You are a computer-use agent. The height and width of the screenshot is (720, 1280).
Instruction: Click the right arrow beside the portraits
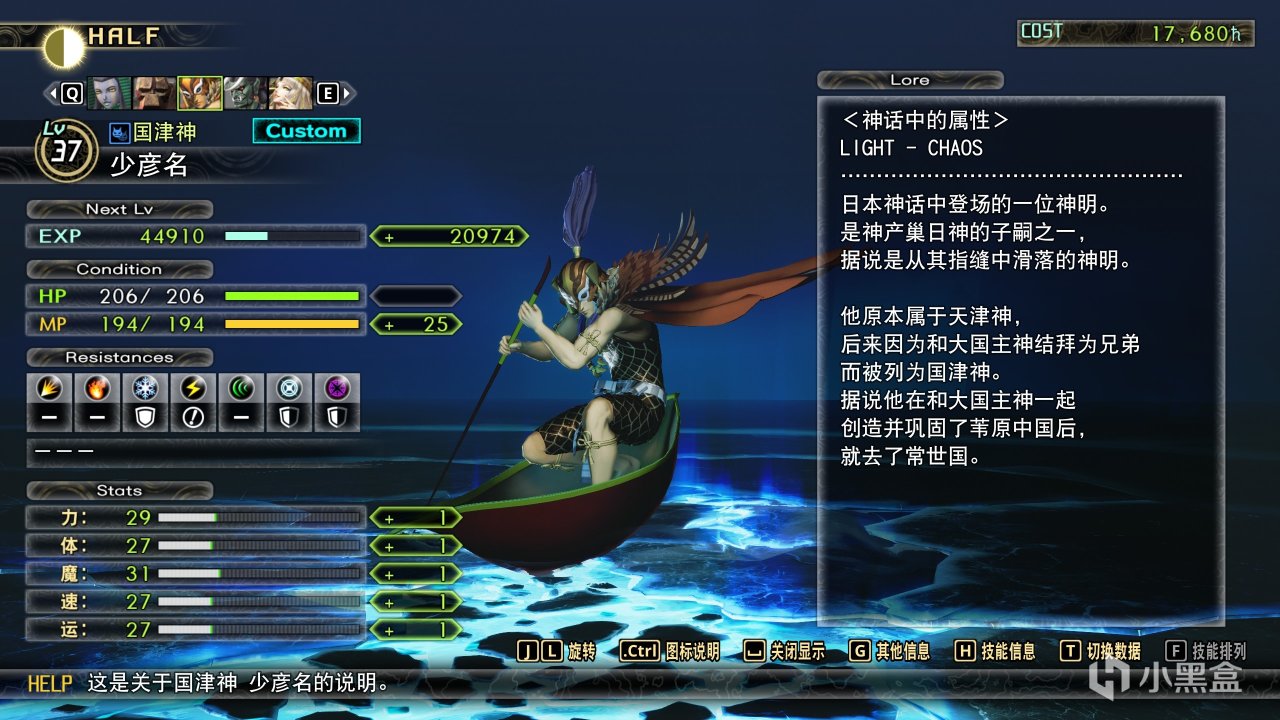(348, 93)
